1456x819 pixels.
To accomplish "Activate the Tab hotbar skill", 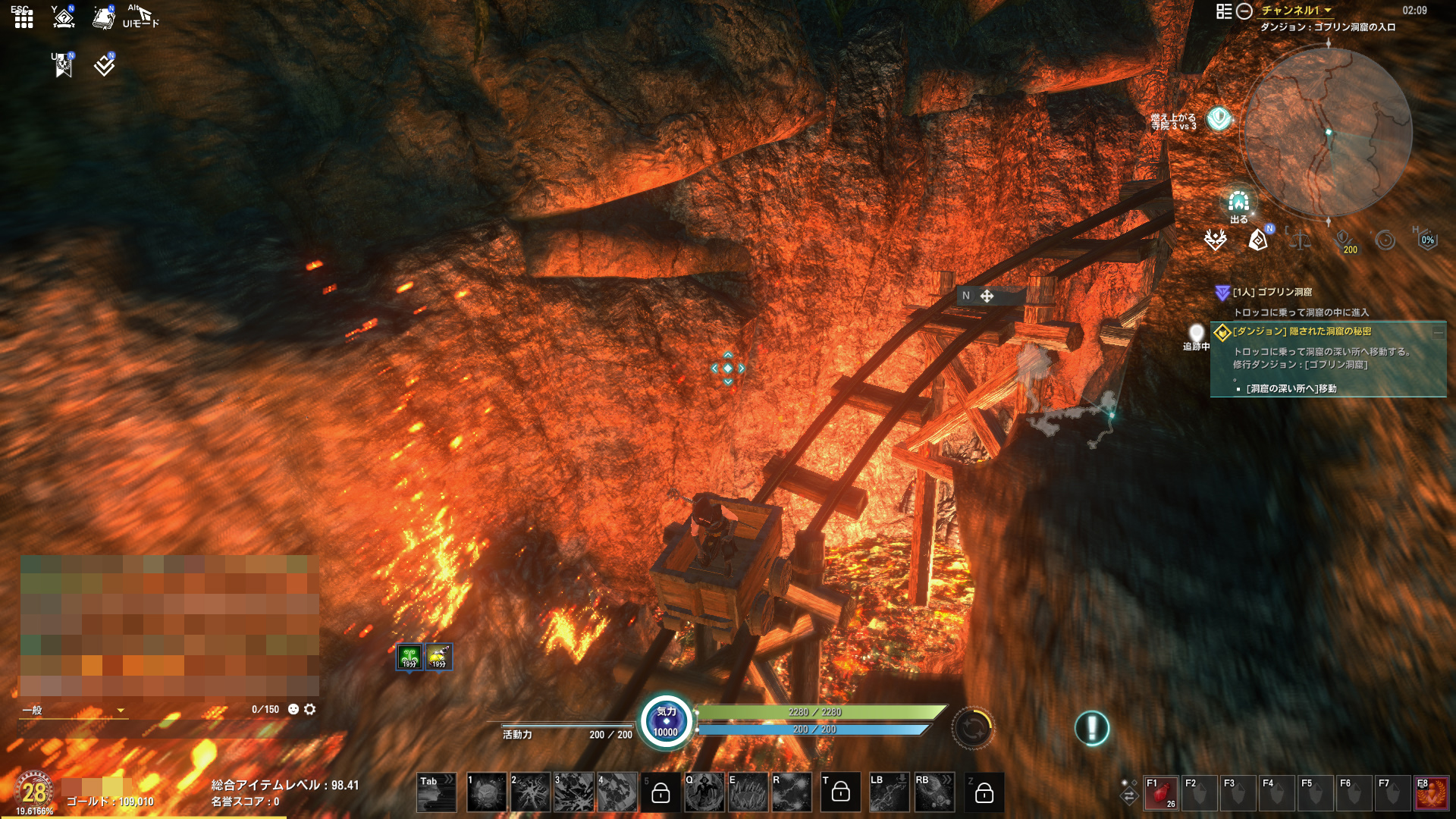I will point(437,792).
